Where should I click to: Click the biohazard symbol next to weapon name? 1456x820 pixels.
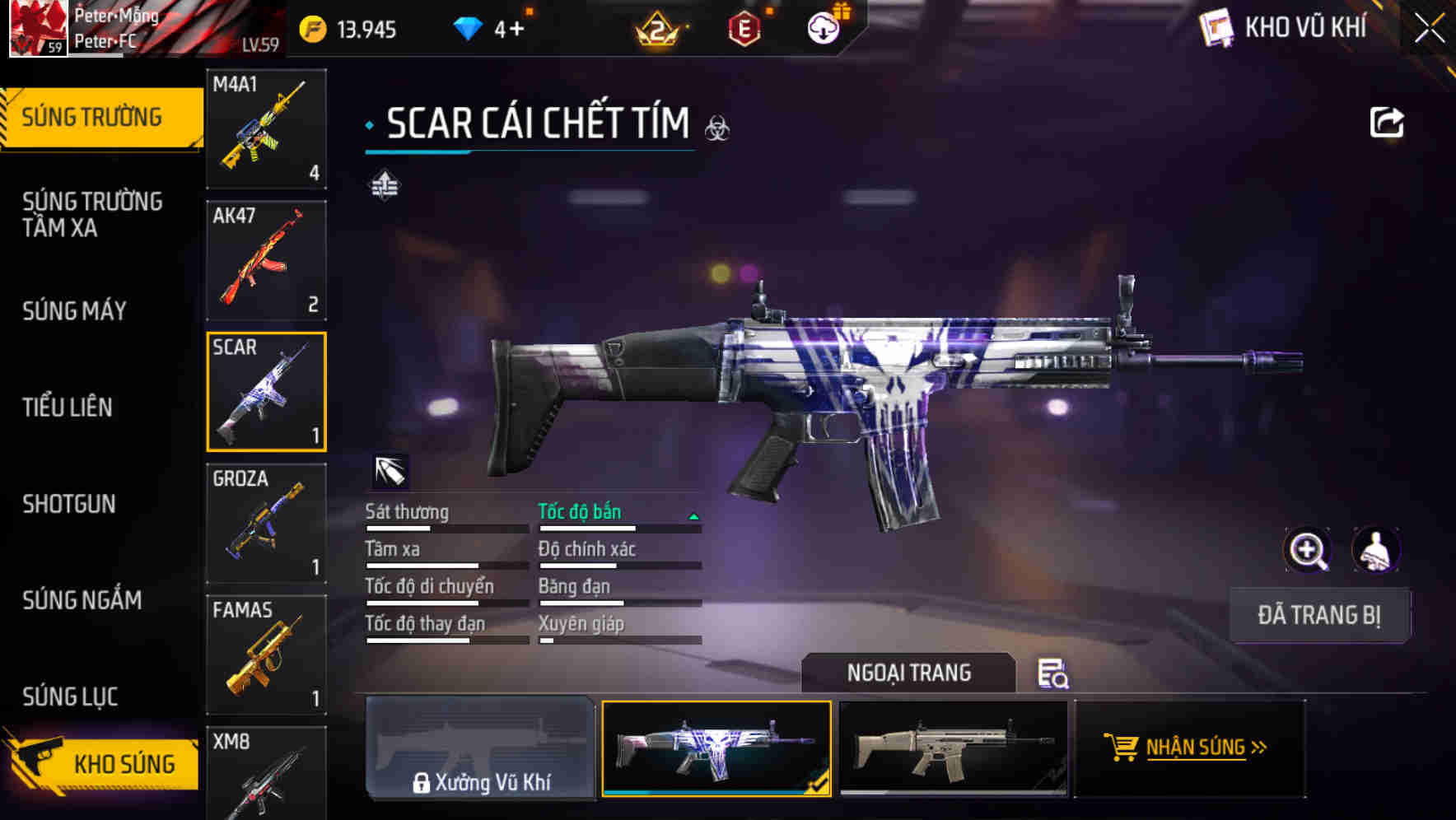(717, 129)
